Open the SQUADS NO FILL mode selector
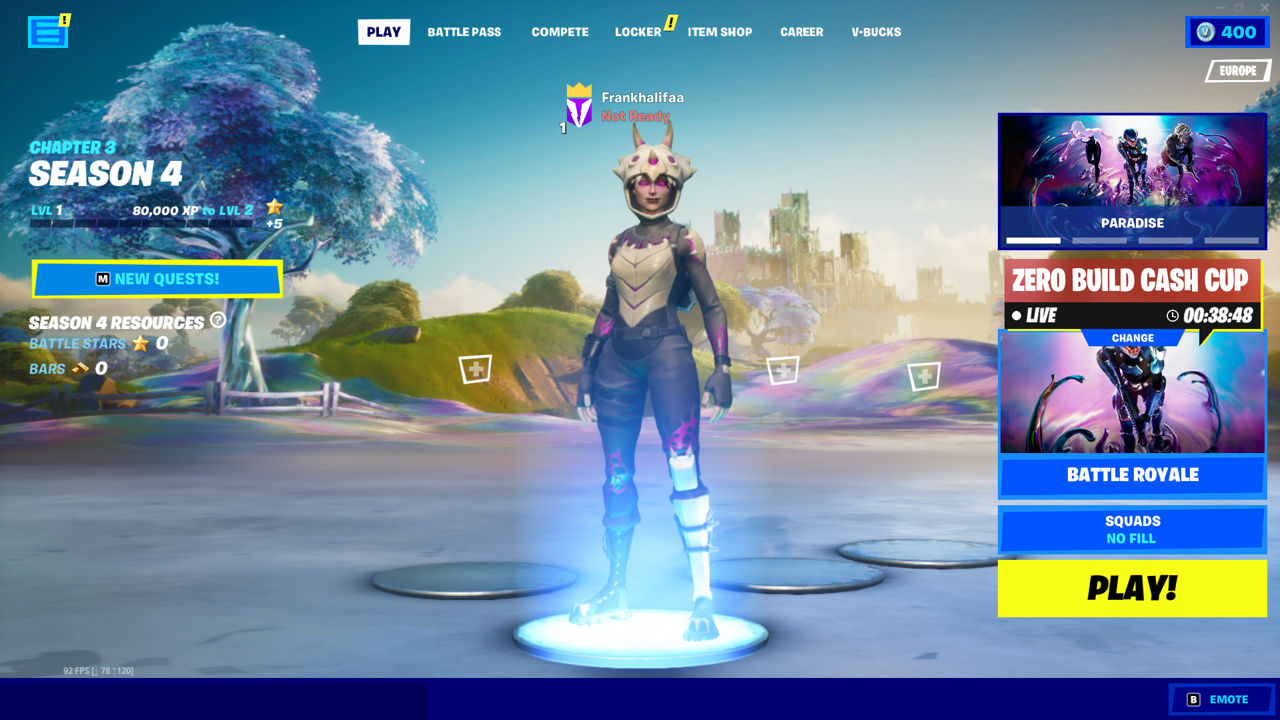Image resolution: width=1280 pixels, height=720 pixels. click(x=1131, y=529)
